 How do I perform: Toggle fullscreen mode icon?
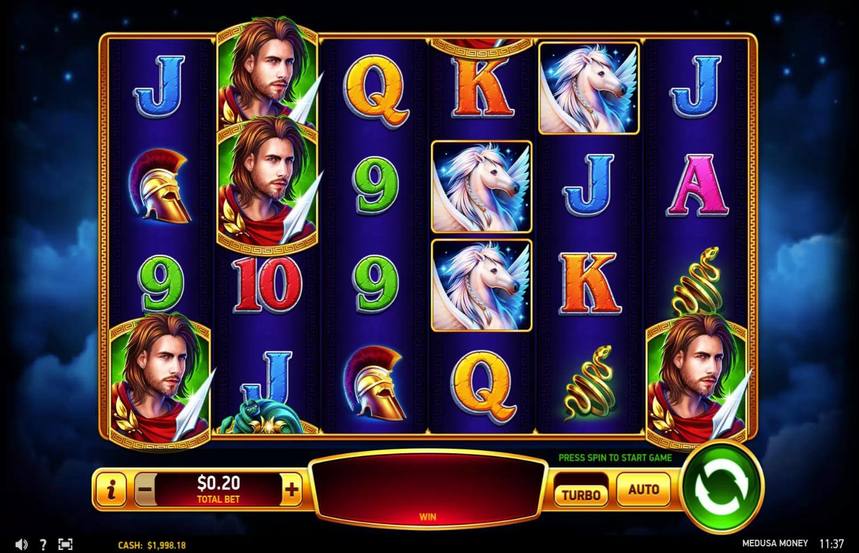pos(66,544)
